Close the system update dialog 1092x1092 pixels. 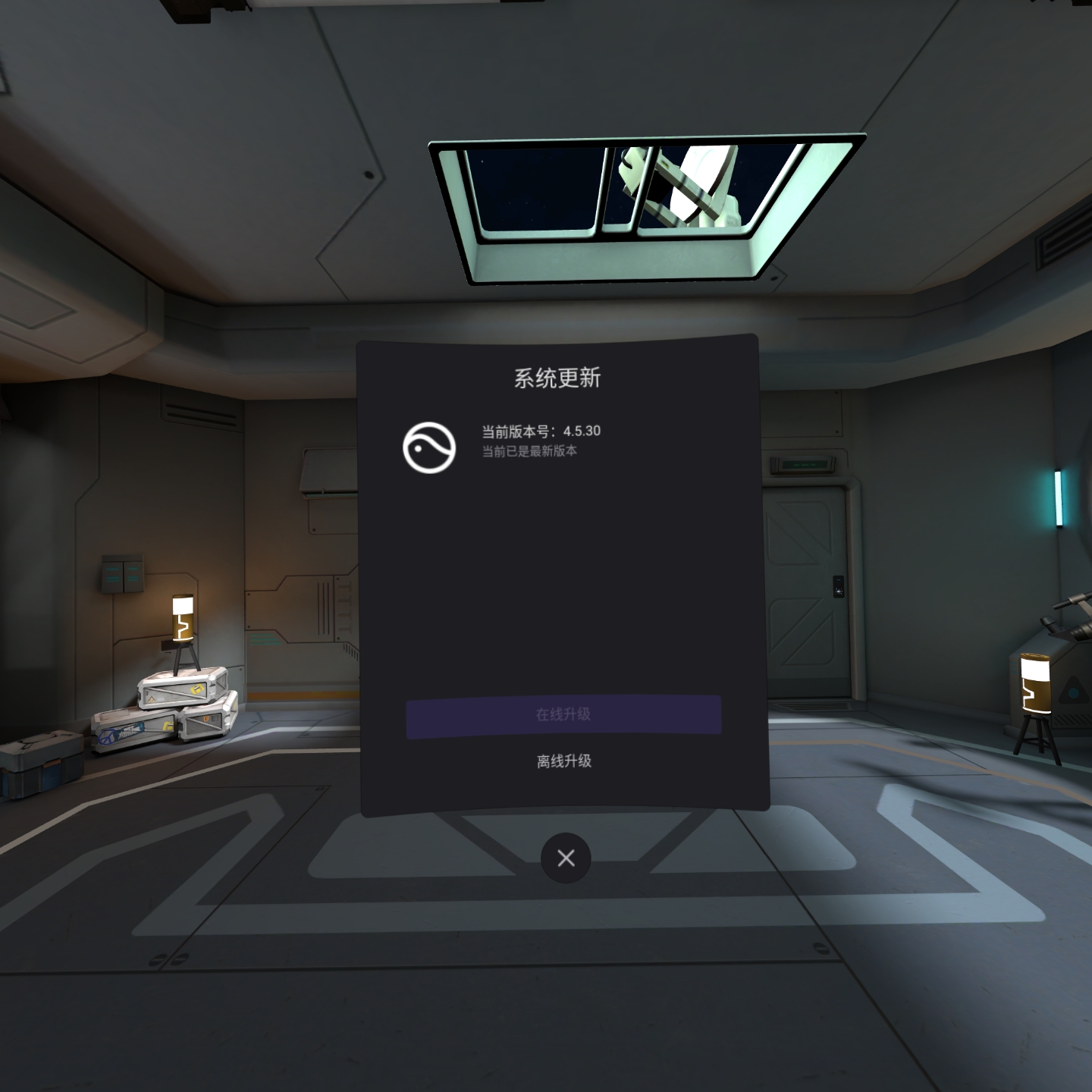(x=566, y=858)
